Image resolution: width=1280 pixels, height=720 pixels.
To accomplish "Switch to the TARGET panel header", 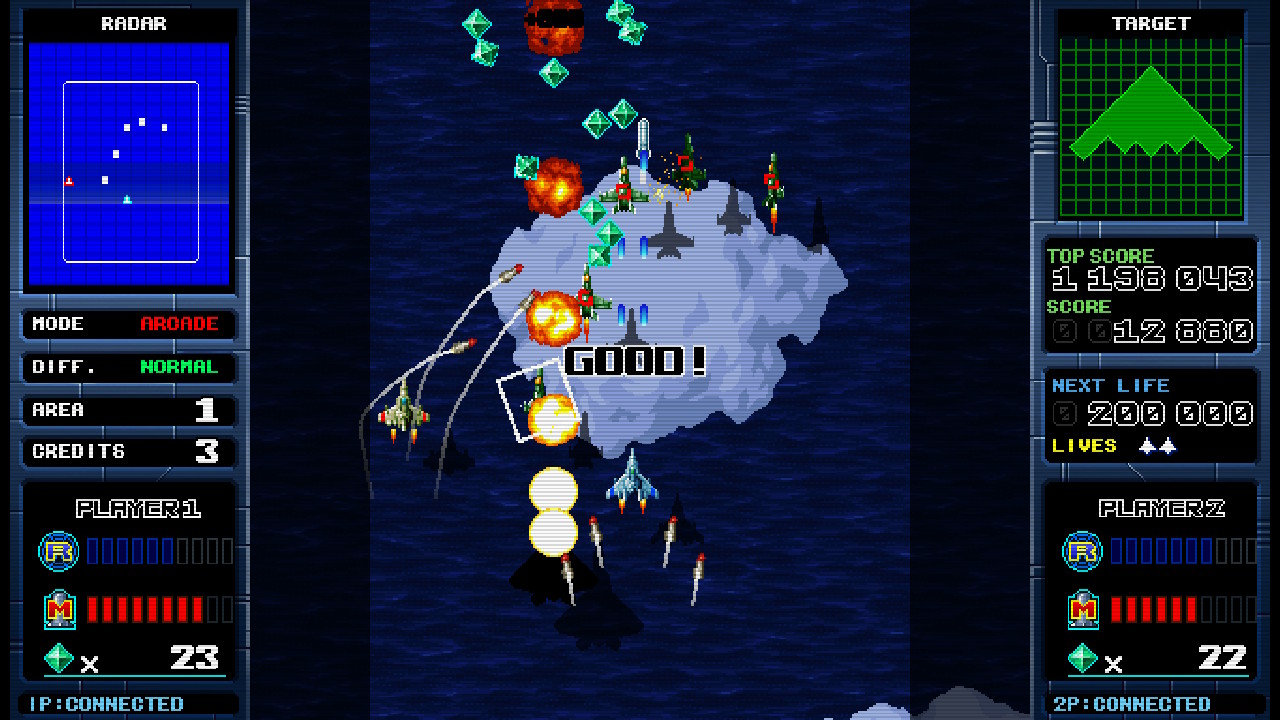I will [x=1150, y=23].
